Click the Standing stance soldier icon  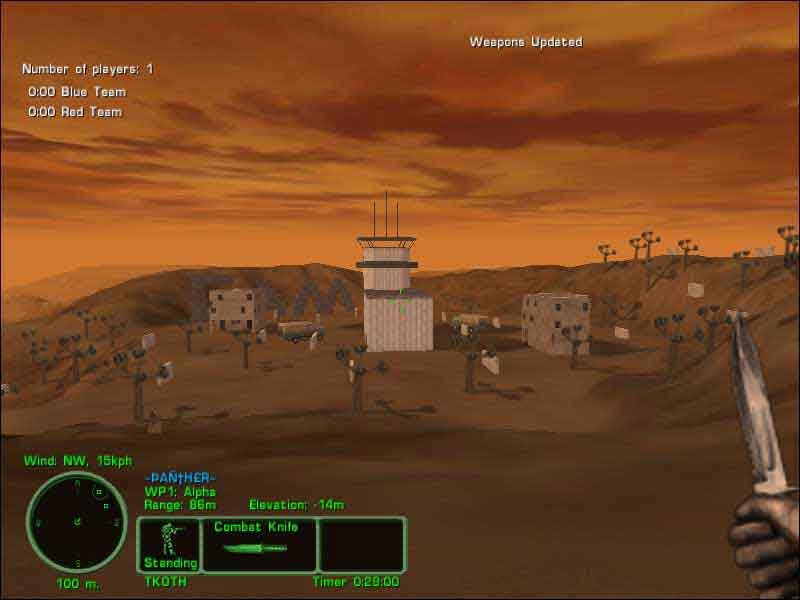pyautogui.click(x=169, y=539)
